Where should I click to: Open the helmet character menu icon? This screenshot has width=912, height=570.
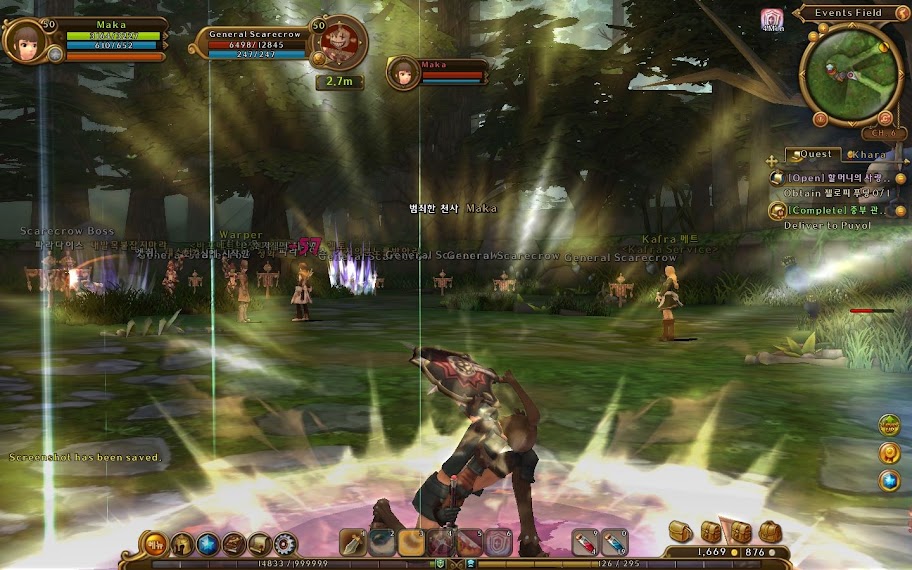tap(182, 544)
